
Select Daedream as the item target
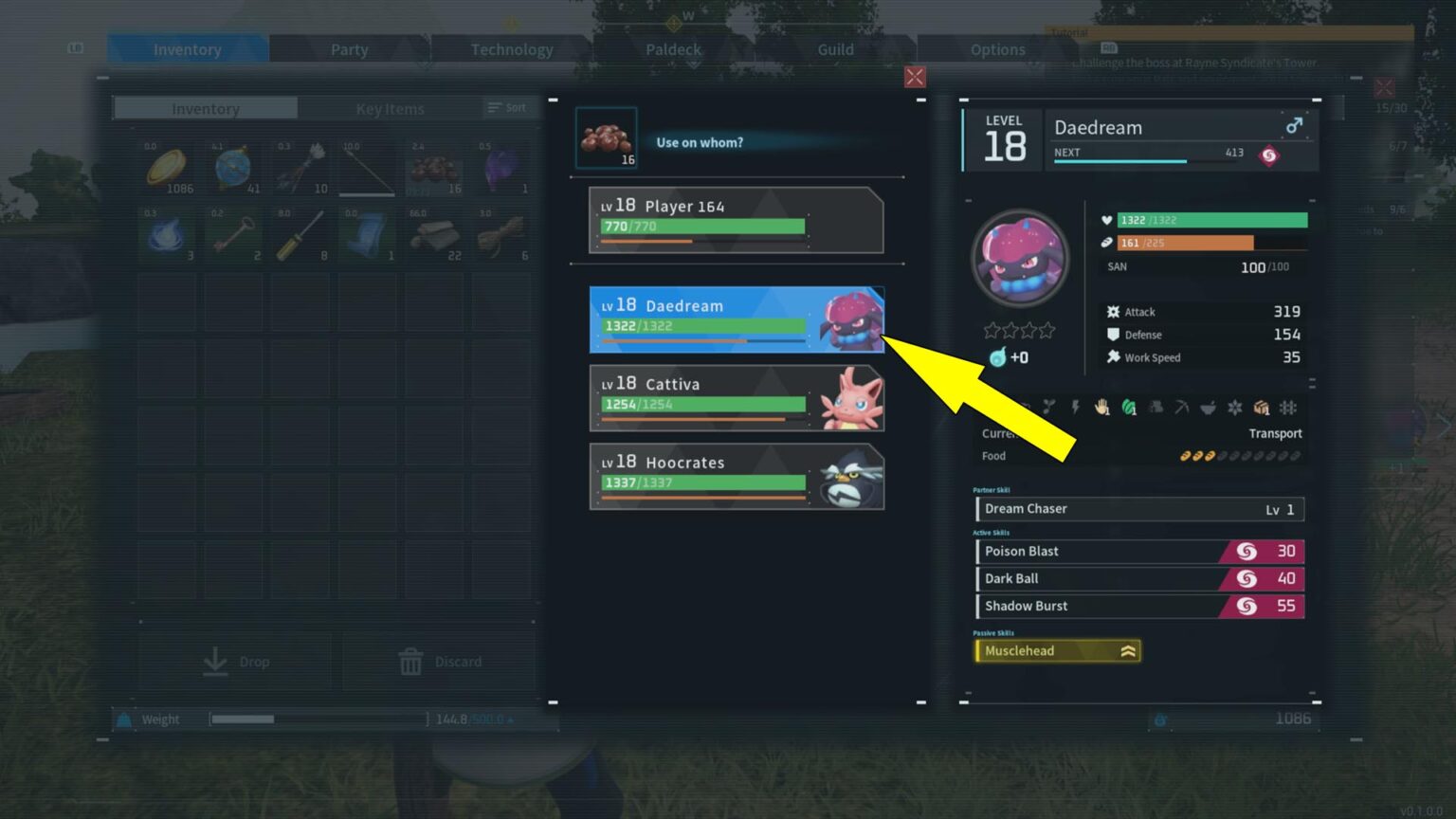[736, 319]
